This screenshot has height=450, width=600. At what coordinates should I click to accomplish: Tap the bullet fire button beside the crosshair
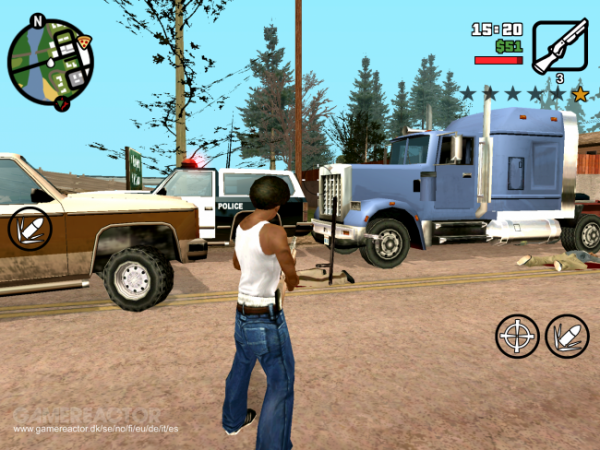(x=567, y=335)
